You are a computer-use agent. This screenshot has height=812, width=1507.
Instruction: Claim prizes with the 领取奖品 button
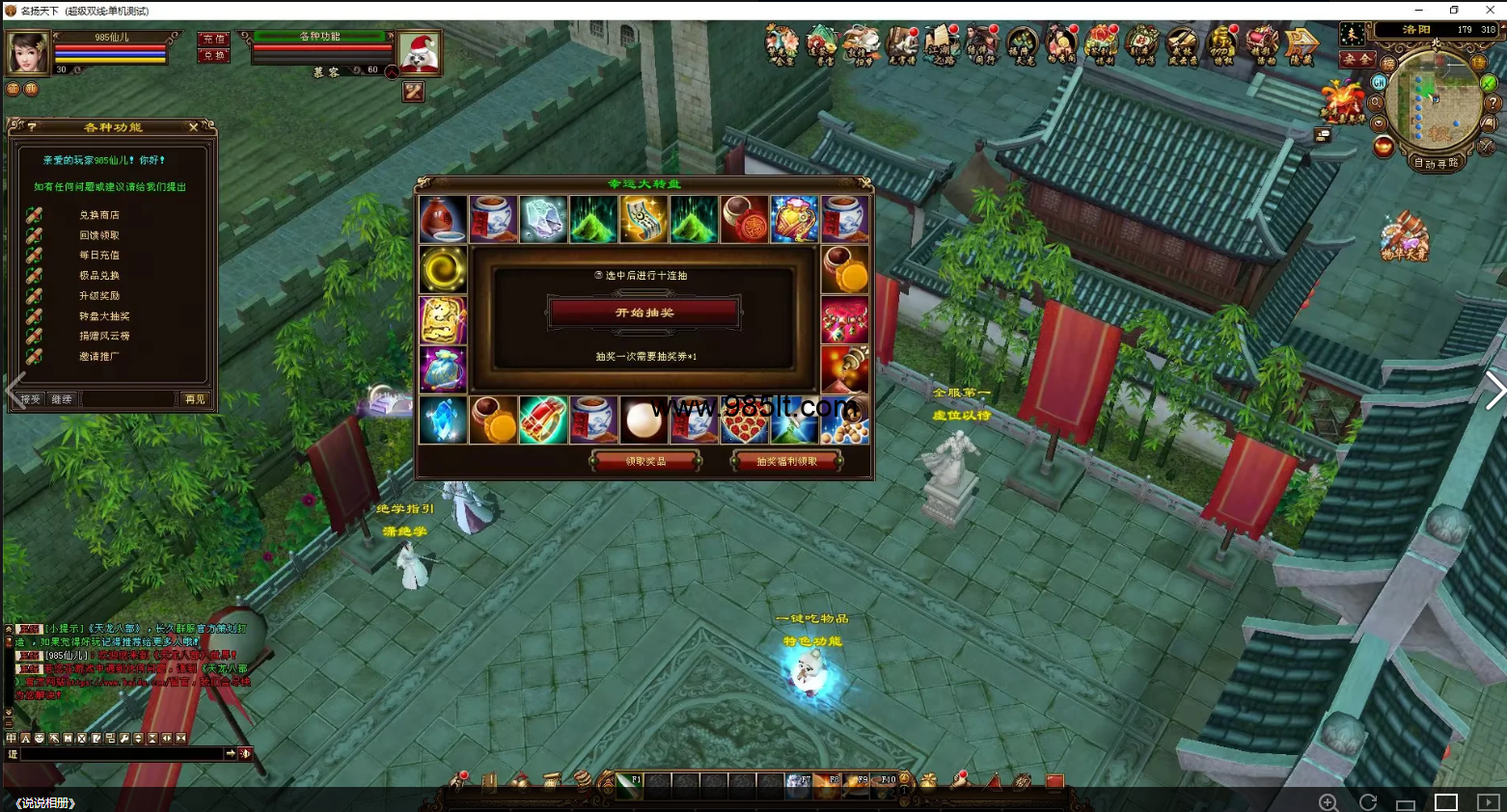(645, 461)
